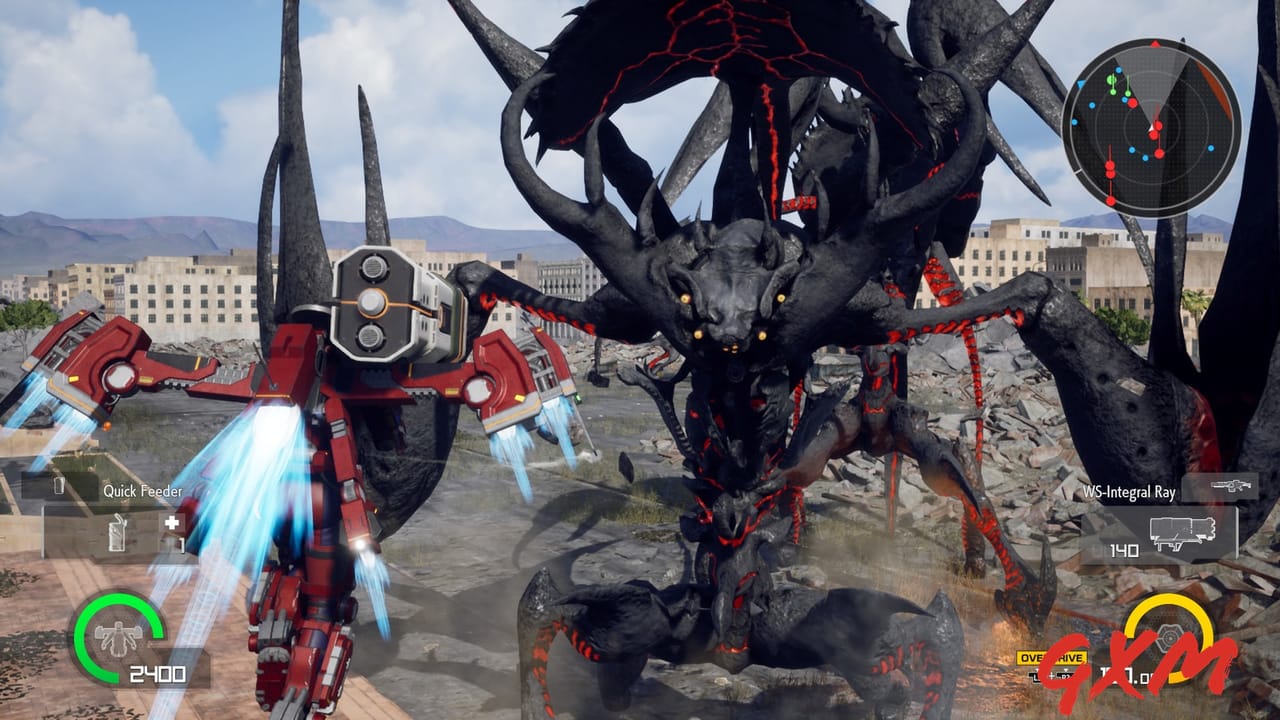Click the Quick Feeder text label
Viewport: 1280px width, 720px height.
pos(141,491)
